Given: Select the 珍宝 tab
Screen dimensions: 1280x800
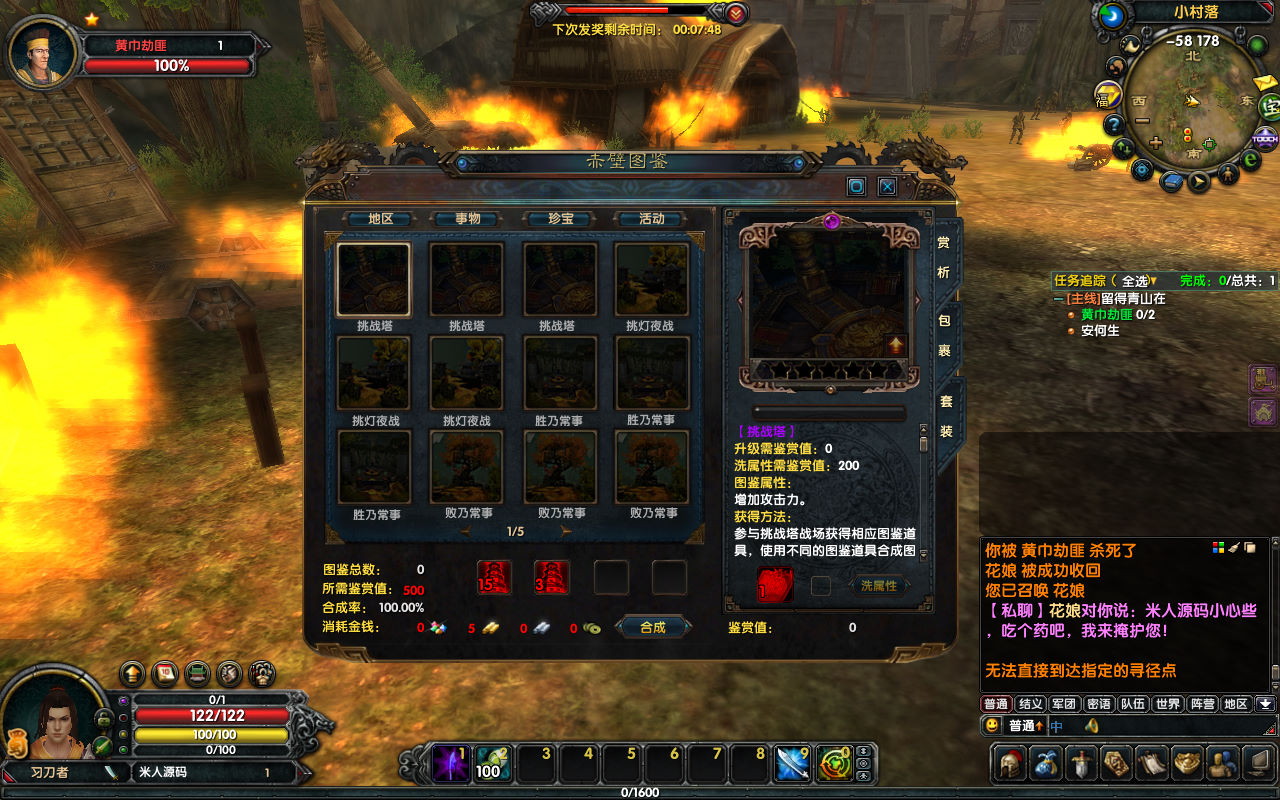Looking at the screenshot, I should [x=560, y=219].
